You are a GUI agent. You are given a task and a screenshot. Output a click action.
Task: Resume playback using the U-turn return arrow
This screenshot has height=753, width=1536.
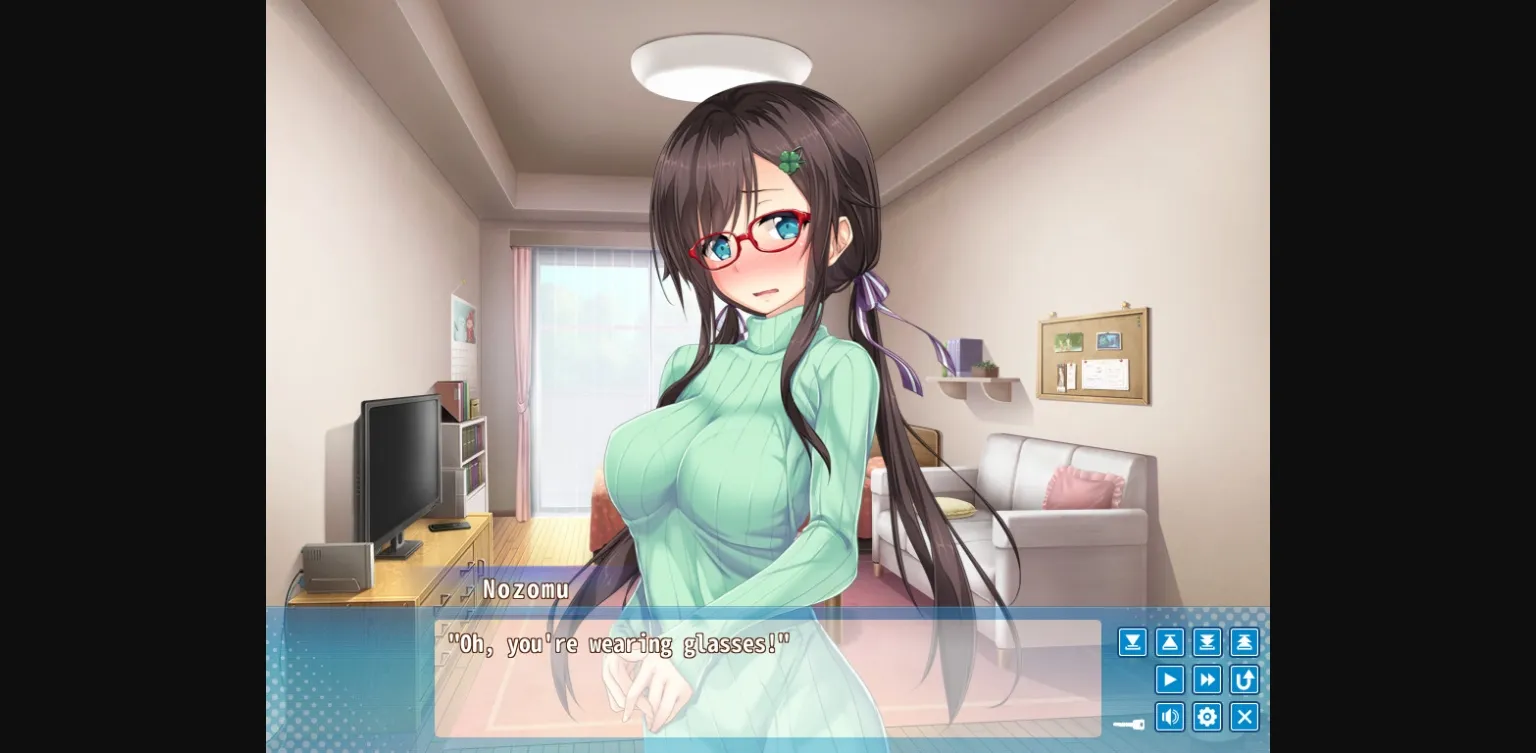coord(1245,680)
